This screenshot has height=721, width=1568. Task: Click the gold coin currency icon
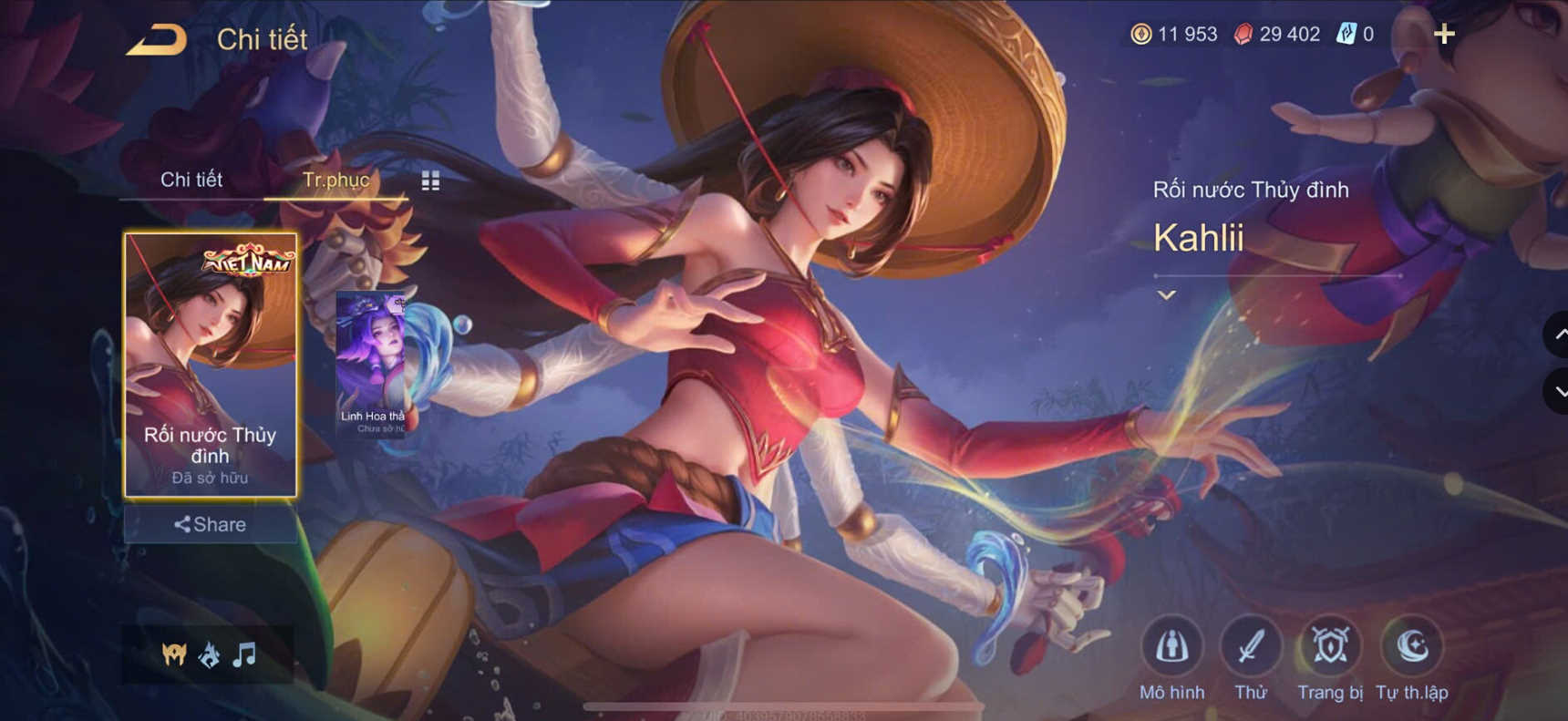pos(1142,34)
